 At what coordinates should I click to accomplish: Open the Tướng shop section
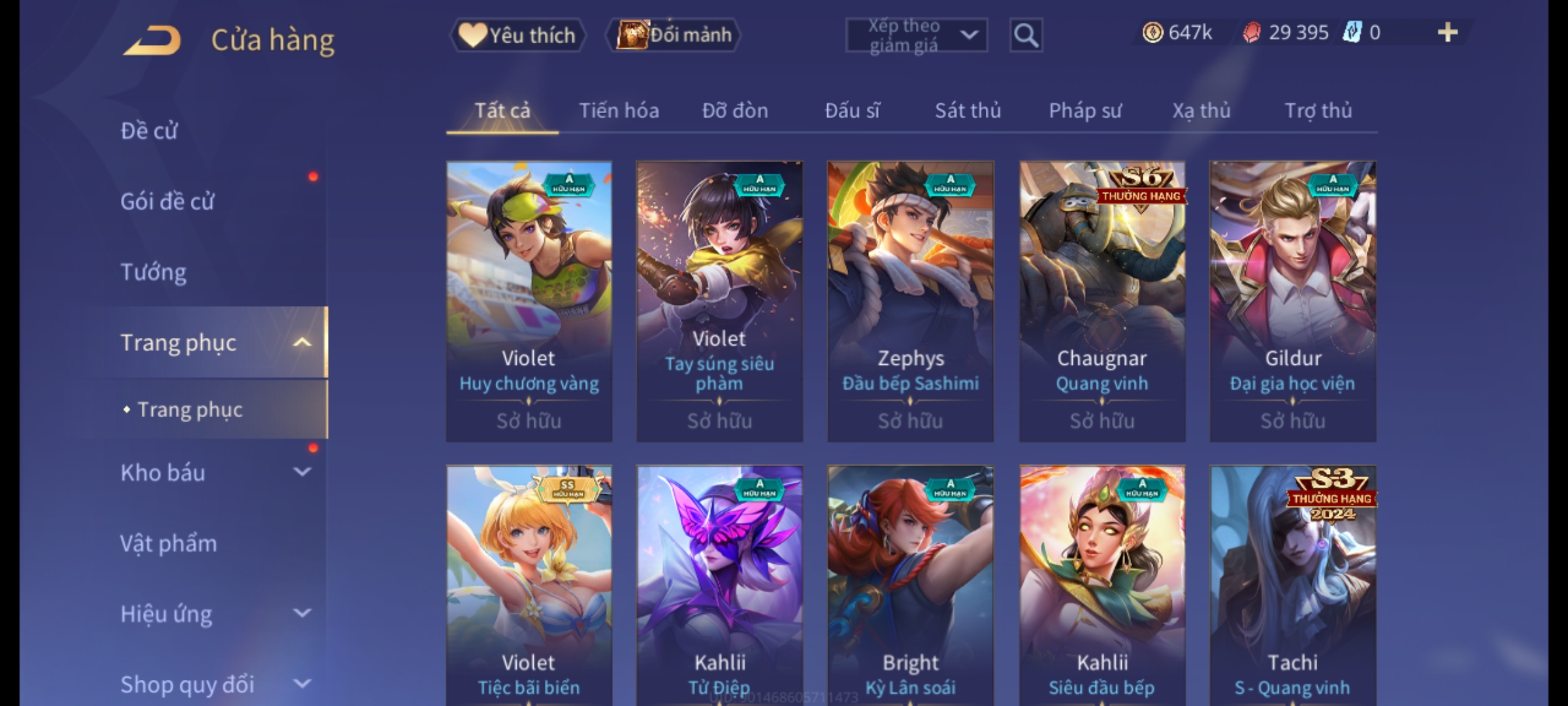coord(154,272)
